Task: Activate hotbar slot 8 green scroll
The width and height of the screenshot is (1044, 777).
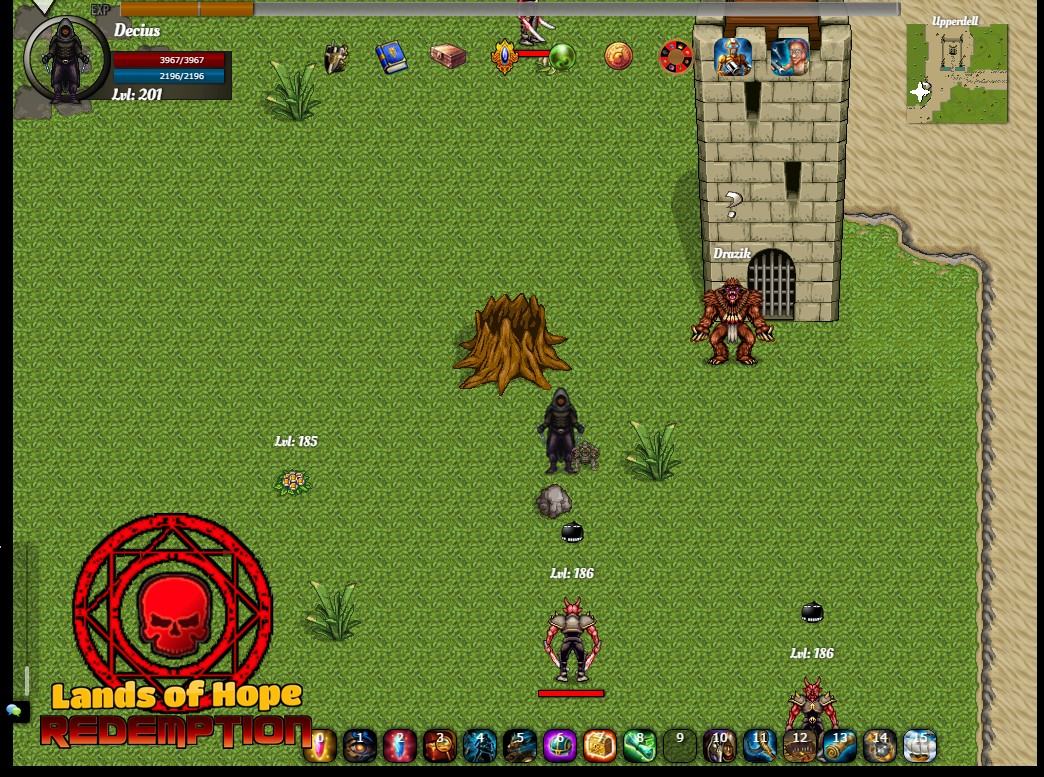Action: [x=640, y=745]
